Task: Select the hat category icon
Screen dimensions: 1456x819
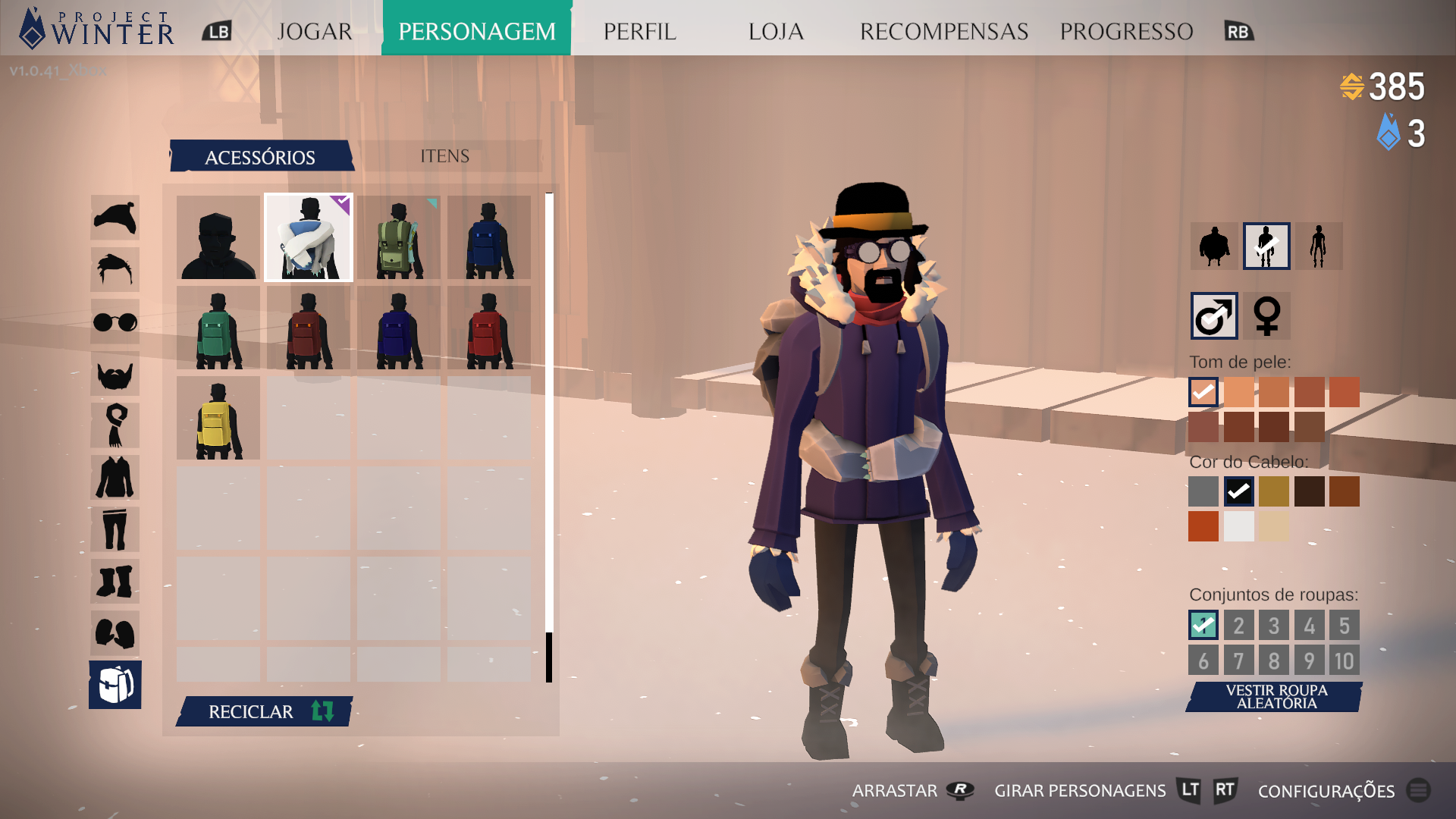Action: coord(115,218)
